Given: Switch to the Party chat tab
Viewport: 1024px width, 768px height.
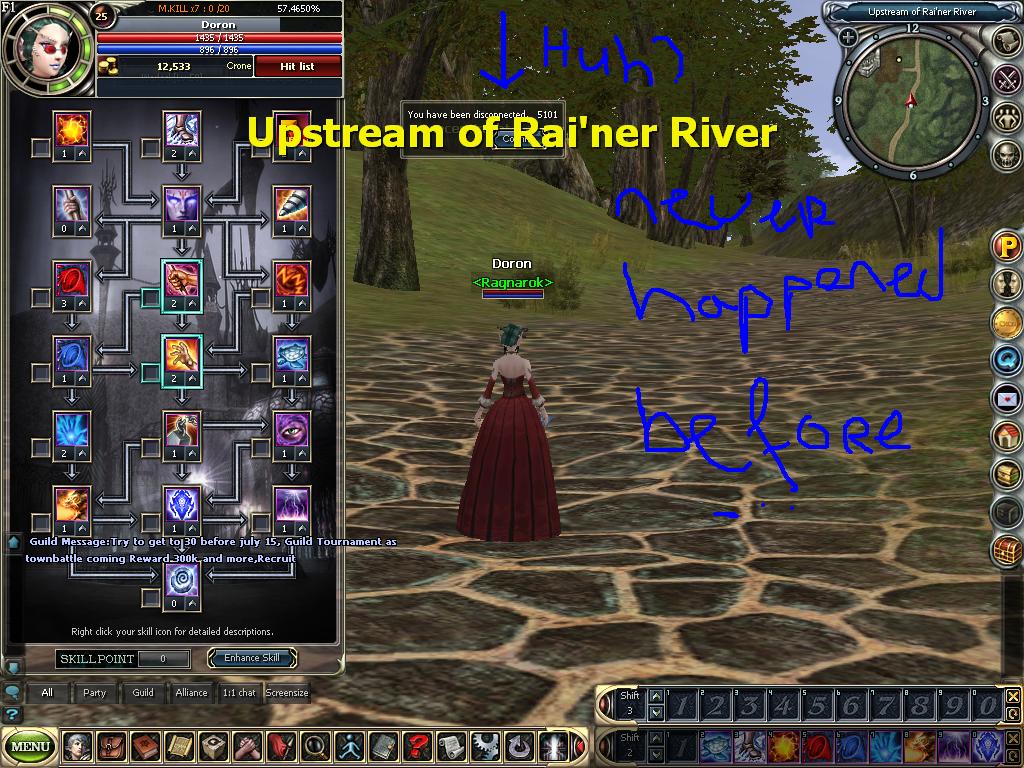Looking at the screenshot, I should (95, 692).
